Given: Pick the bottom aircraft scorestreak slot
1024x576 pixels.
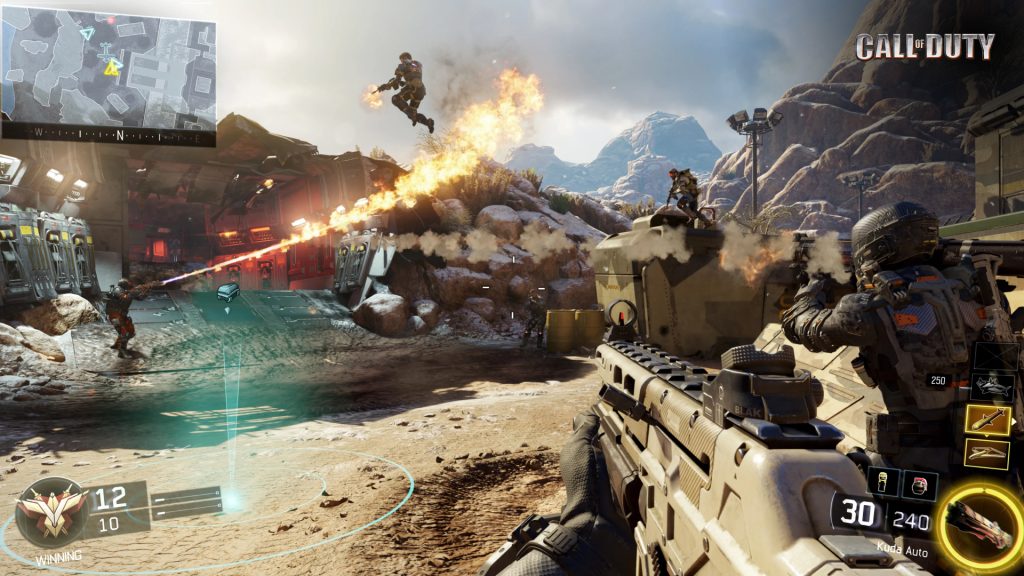Looking at the screenshot, I should click(986, 453).
